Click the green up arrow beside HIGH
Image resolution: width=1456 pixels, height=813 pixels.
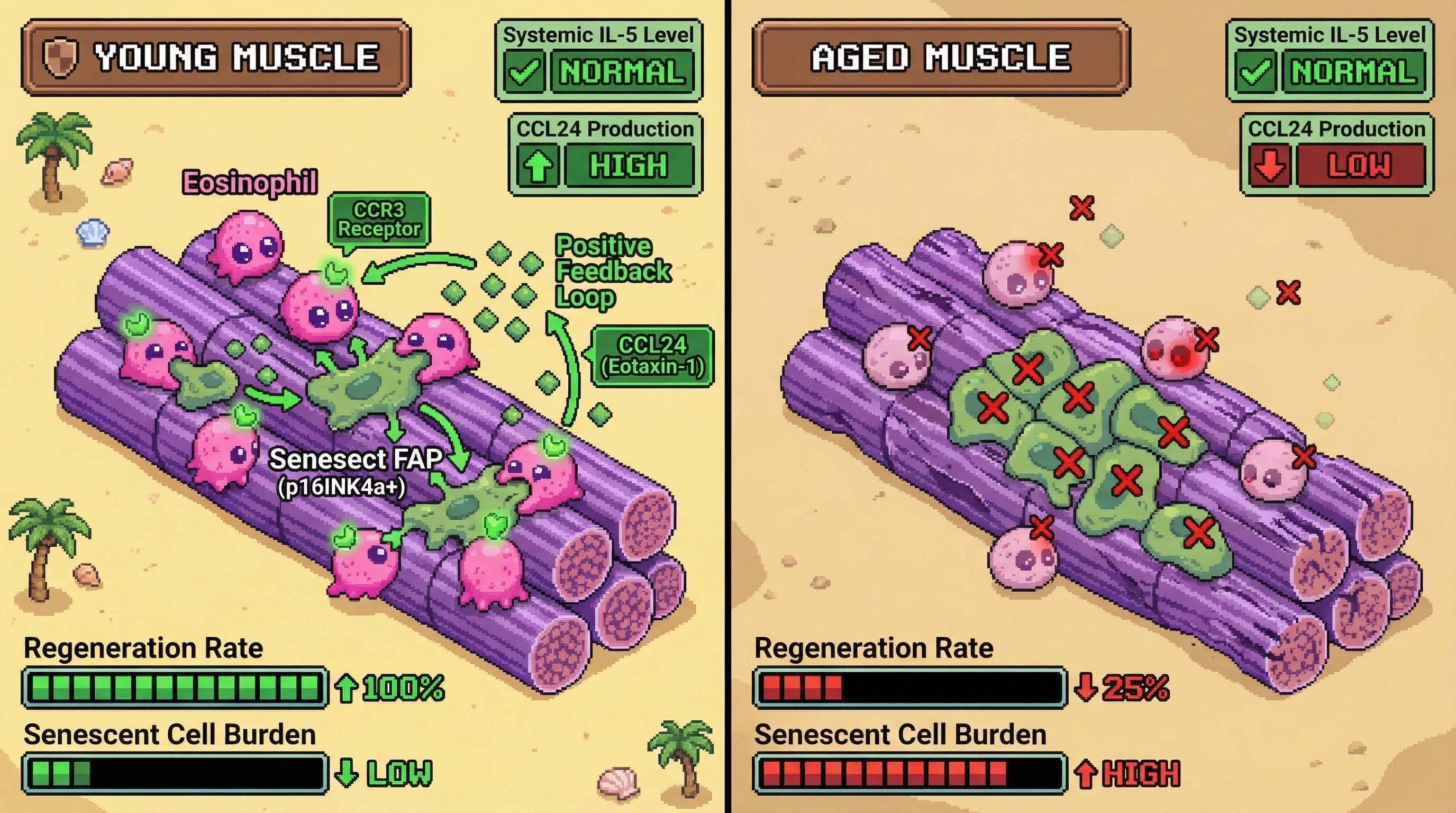(x=538, y=165)
